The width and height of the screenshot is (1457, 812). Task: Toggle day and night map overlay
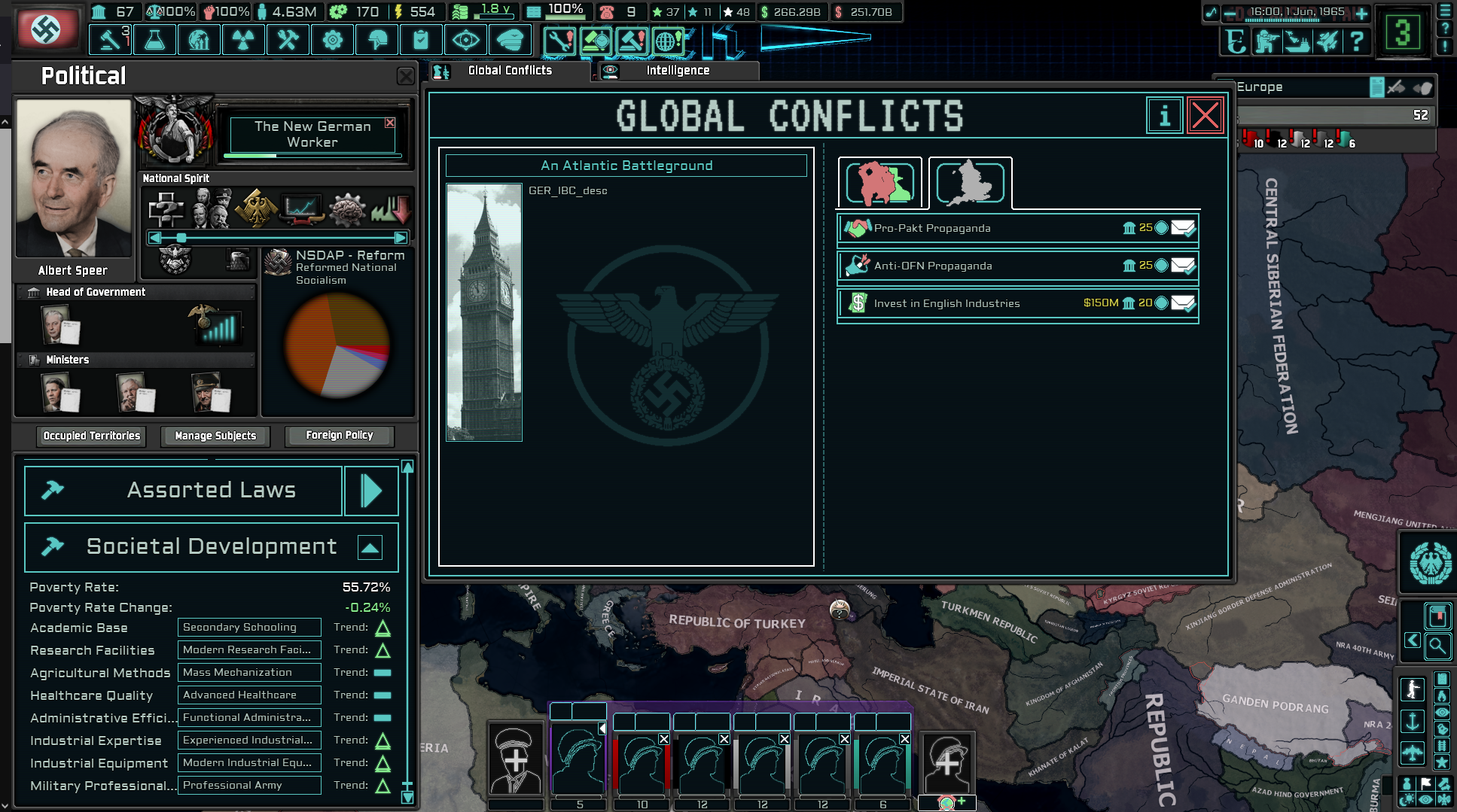1407,798
